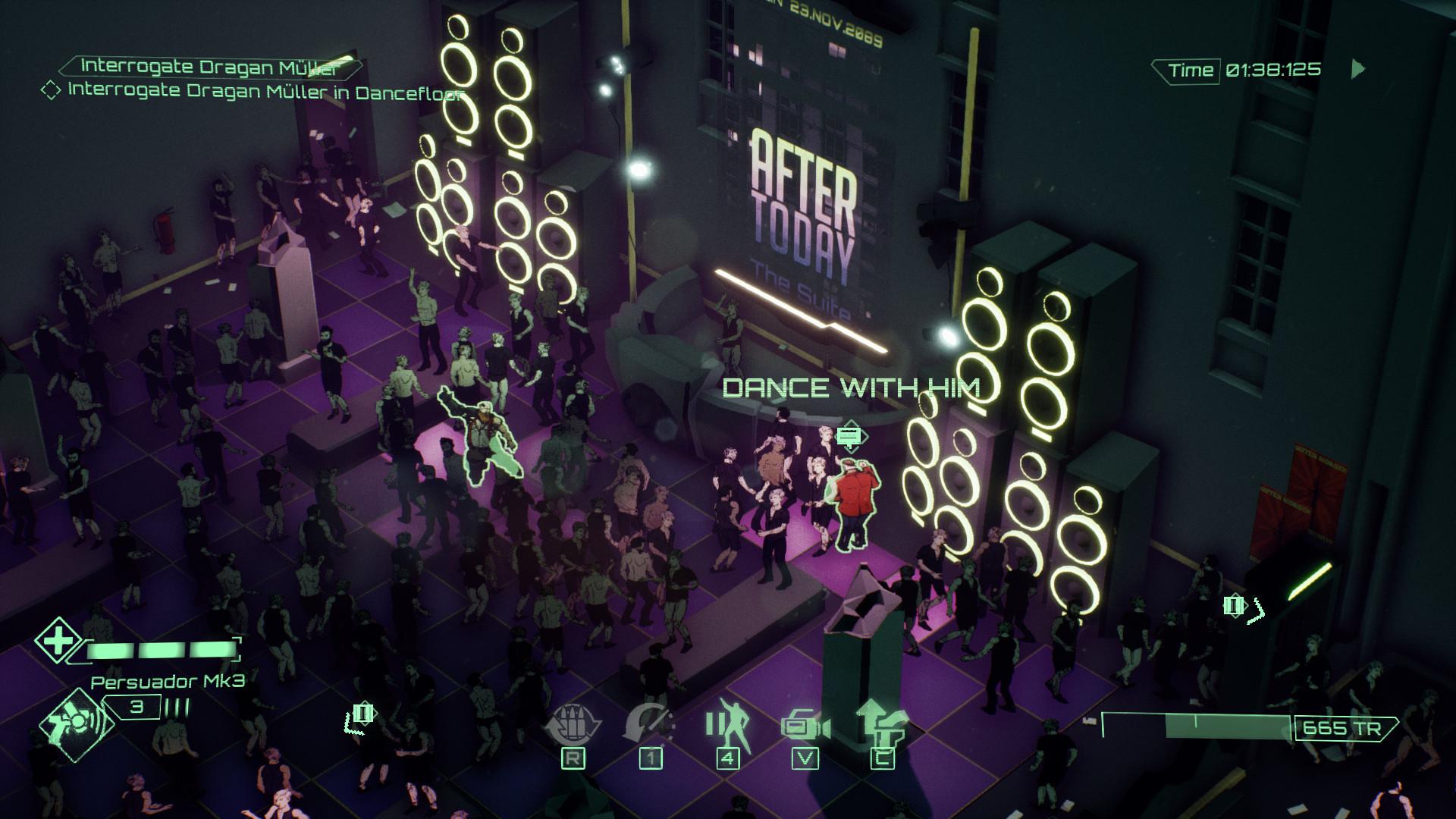Activate the circular arrow ability icon
The height and width of the screenshot is (819, 1456).
click(649, 725)
